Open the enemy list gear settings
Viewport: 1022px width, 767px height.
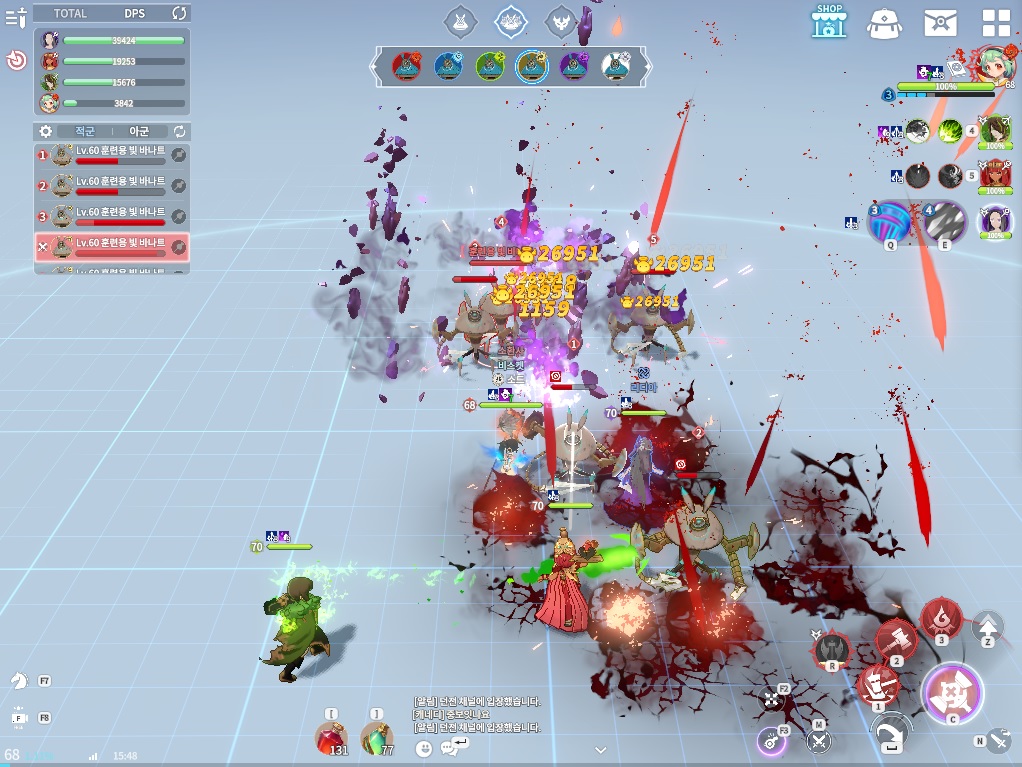point(45,131)
